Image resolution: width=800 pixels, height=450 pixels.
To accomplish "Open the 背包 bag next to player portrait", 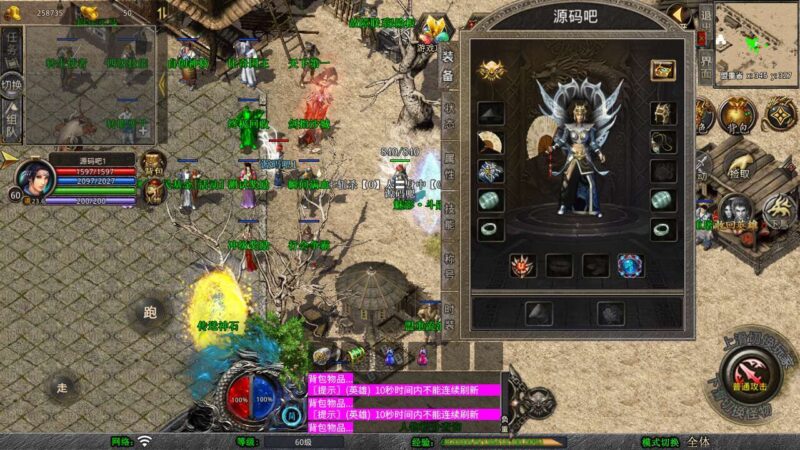I will (x=153, y=163).
